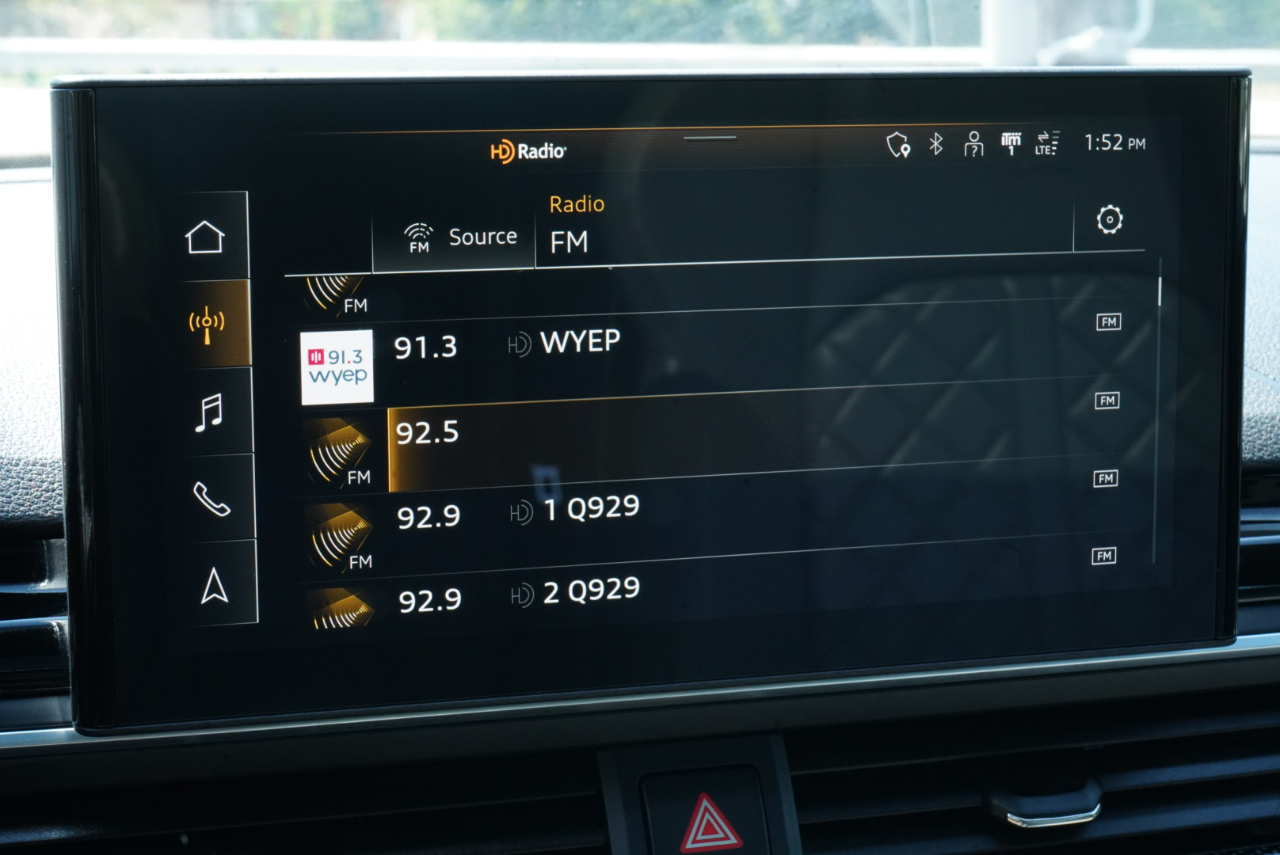Screen dimensions: 1280x855
Task: Open the phone menu icon
Action: click(x=211, y=498)
